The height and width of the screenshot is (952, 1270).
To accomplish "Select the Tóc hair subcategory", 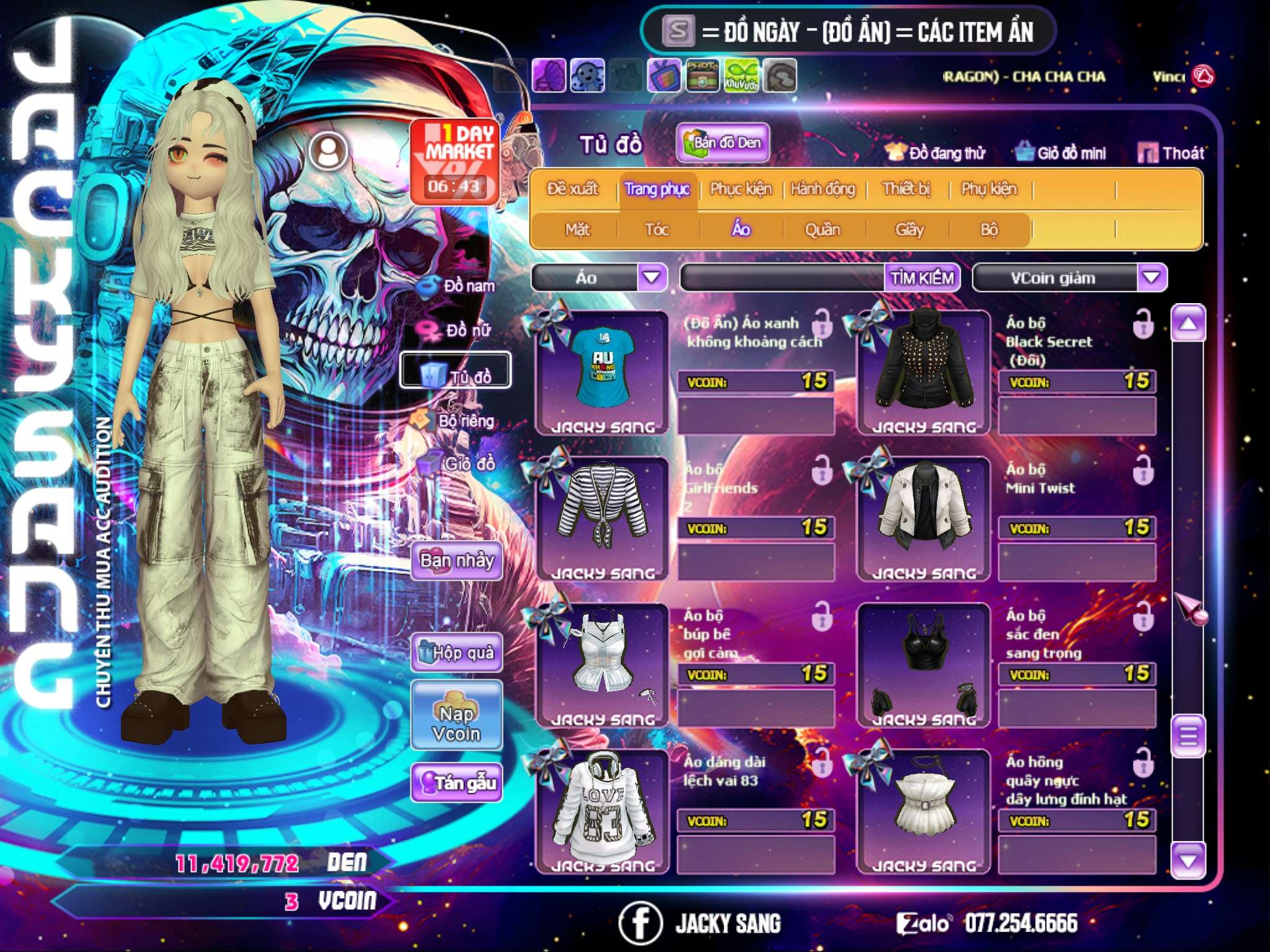I will (x=657, y=230).
